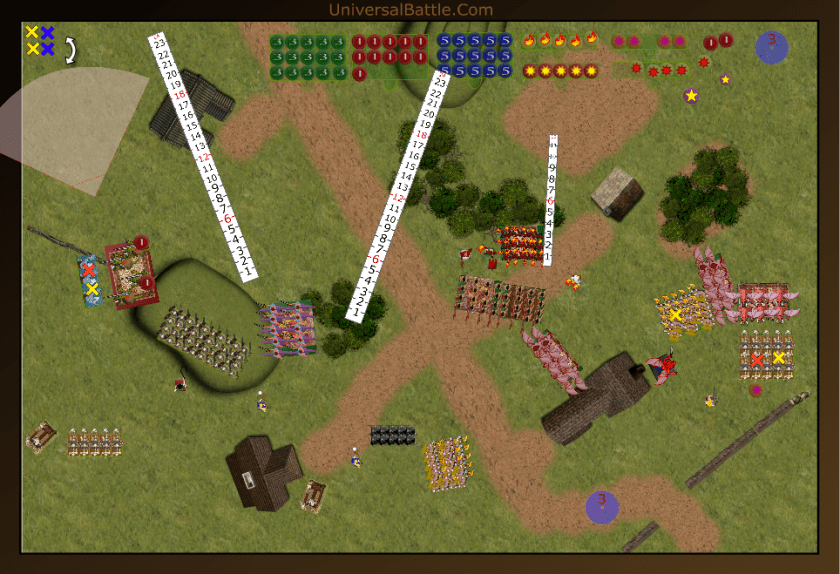Pick the large yellow star token on purple

click(x=691, y=96)
